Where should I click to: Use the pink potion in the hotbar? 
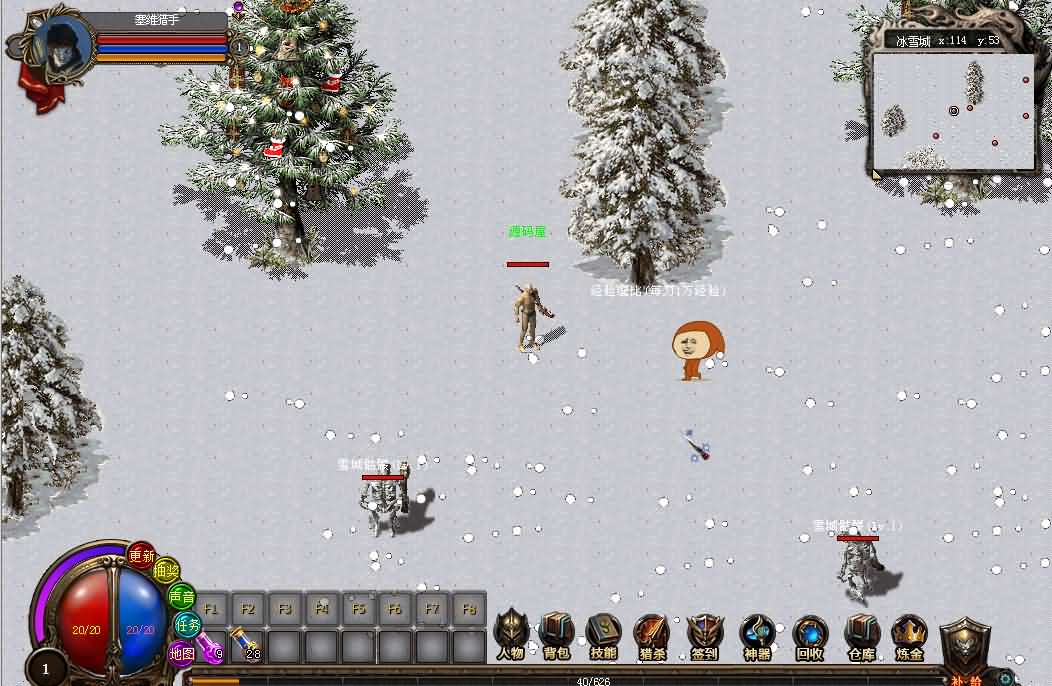[210, 646]
